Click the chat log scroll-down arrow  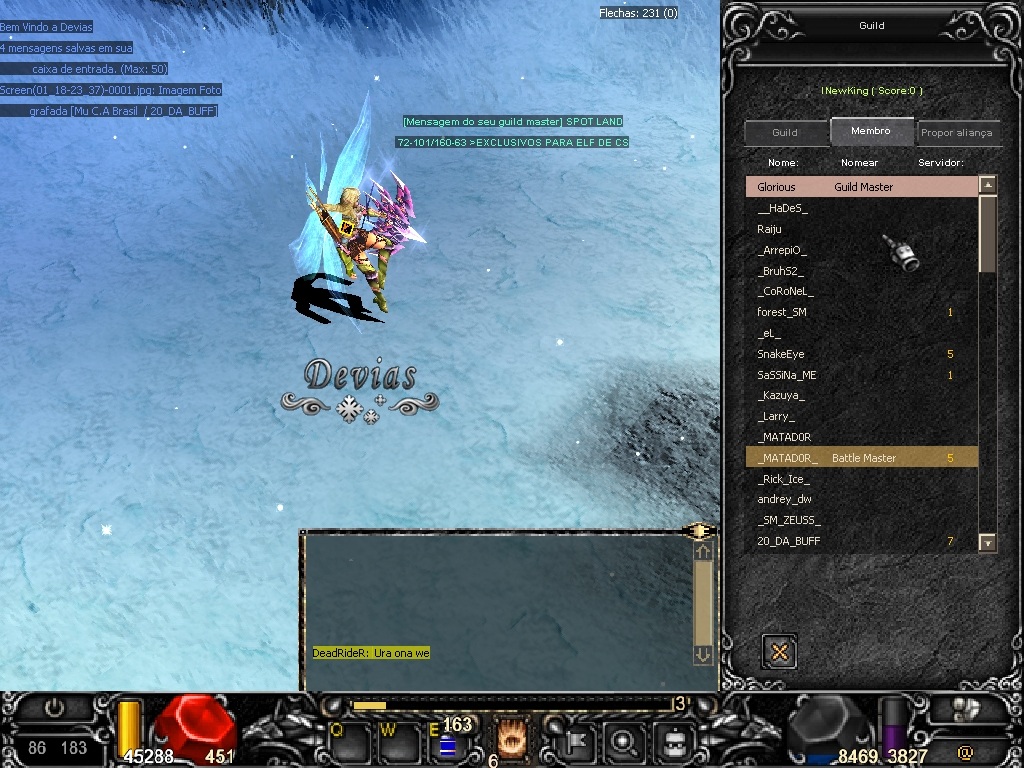click(703, 654)
